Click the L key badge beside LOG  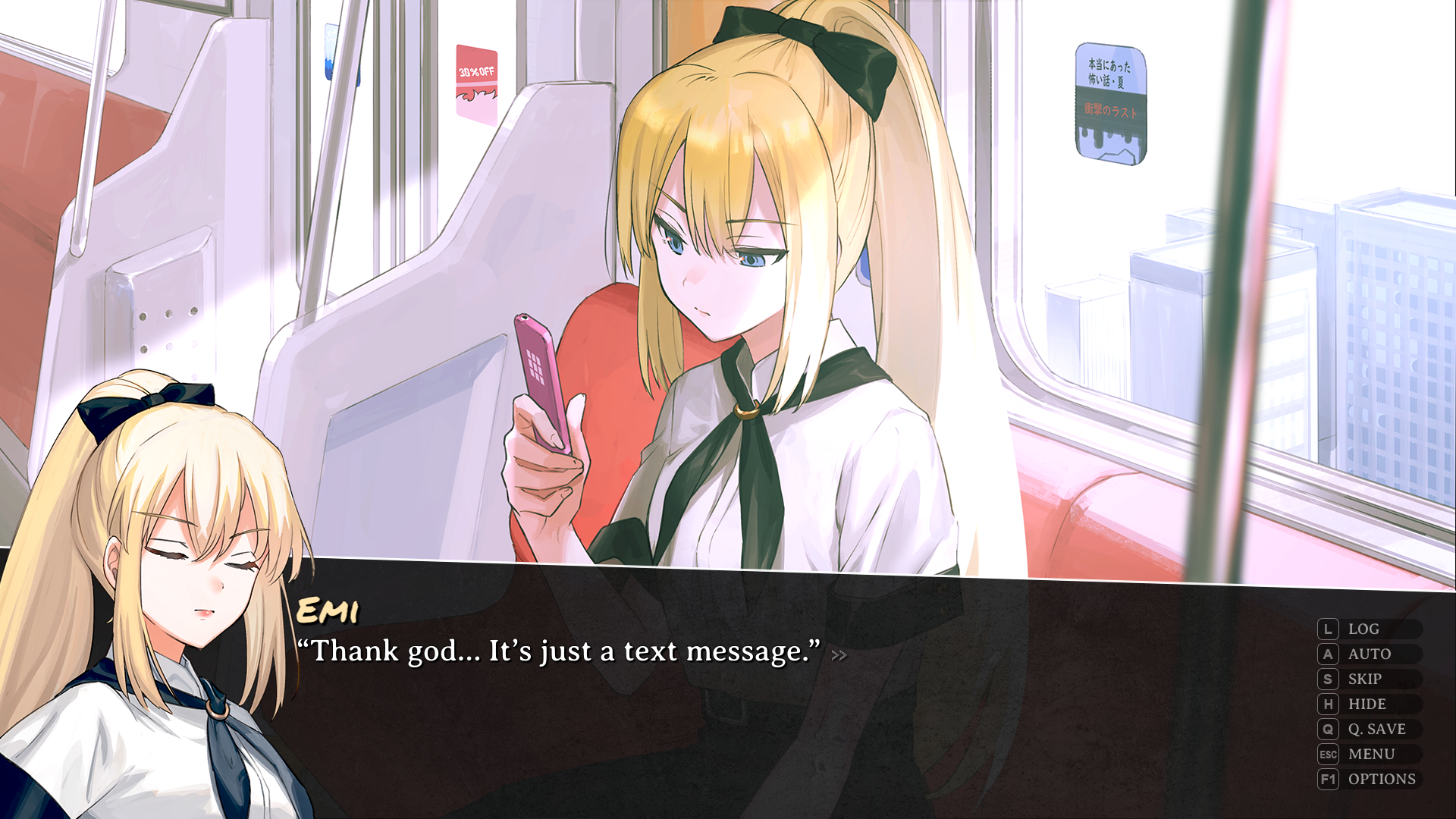tap(1327, 629)
